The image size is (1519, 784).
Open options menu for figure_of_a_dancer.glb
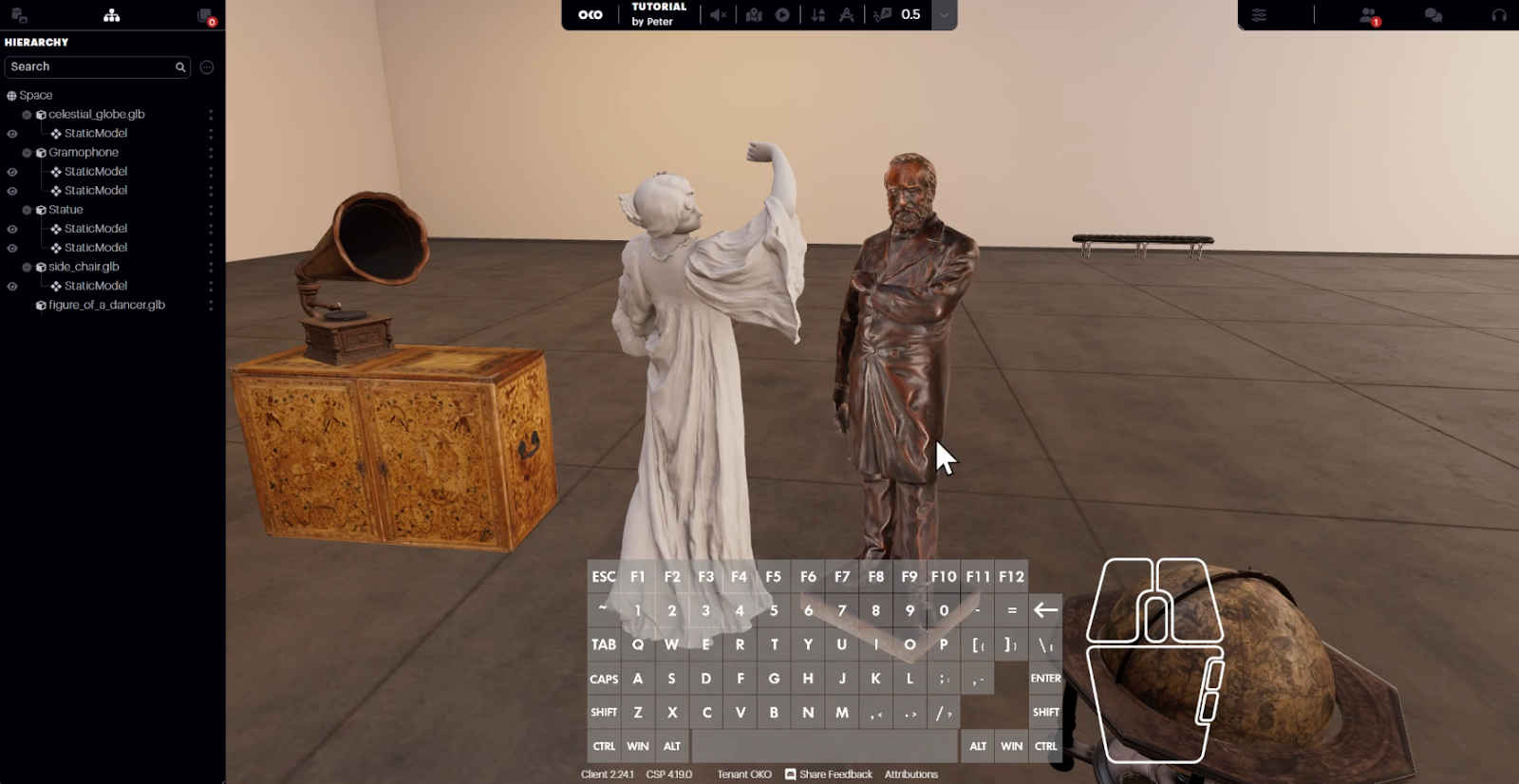(211, 305)
